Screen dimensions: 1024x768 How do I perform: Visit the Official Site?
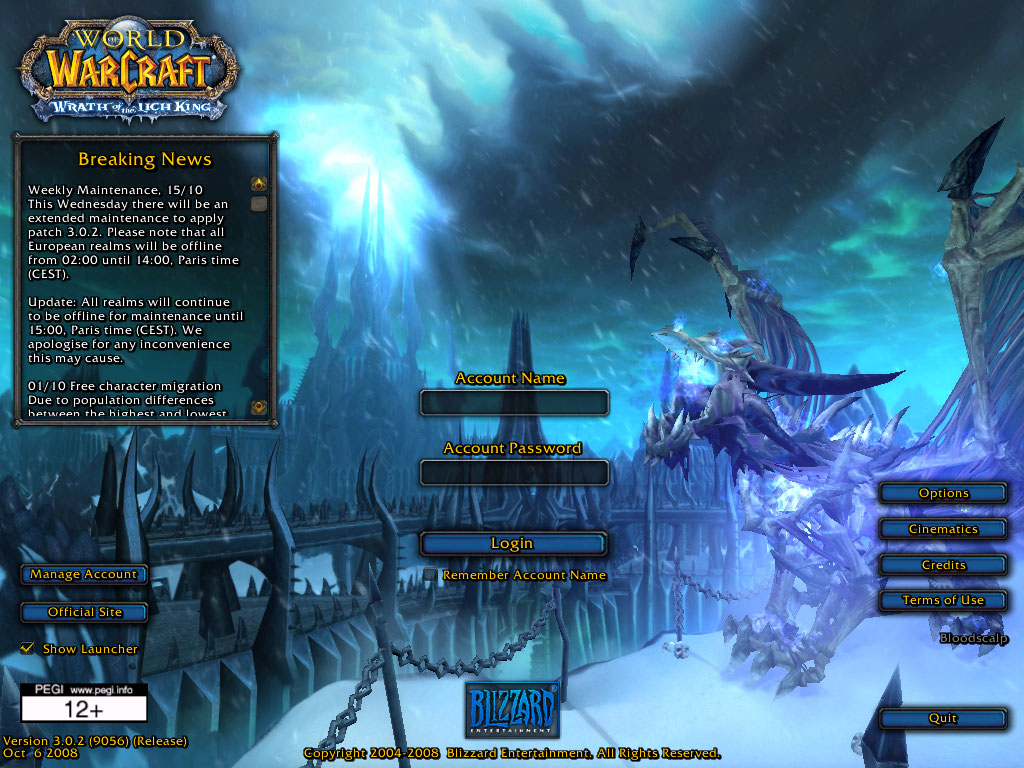(84, 612)
